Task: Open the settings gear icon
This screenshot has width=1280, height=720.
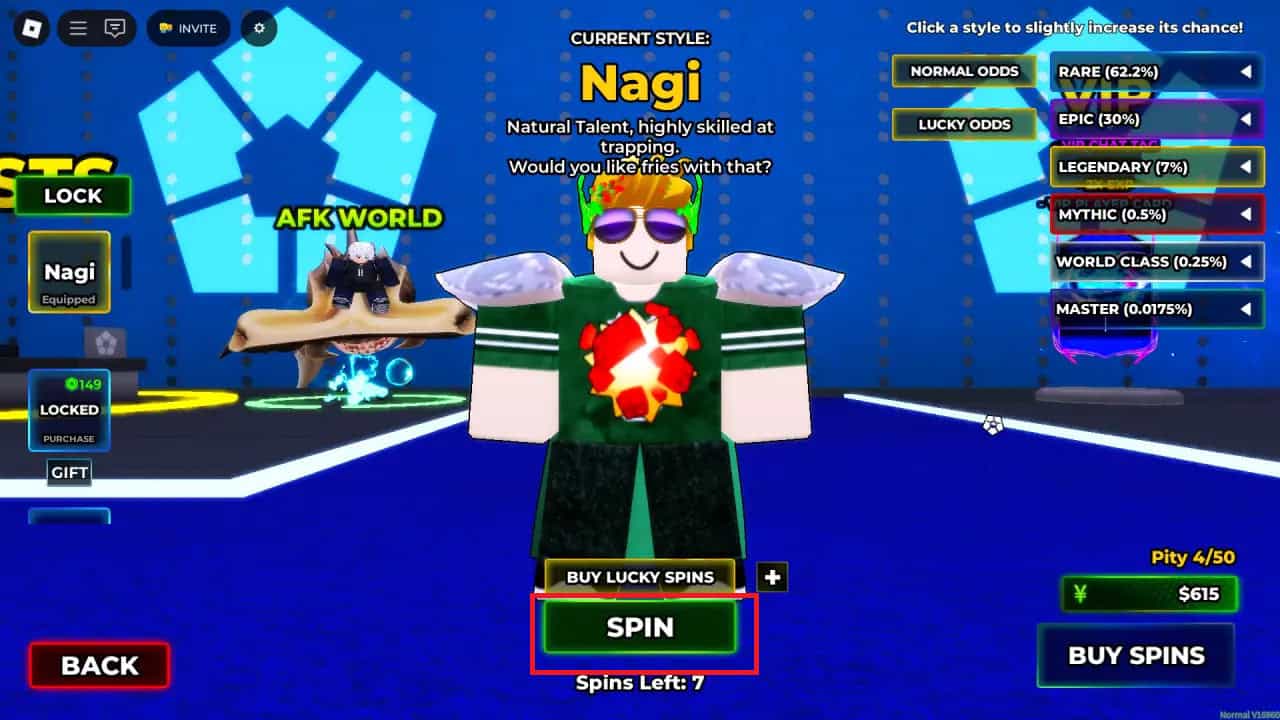Action: click(258, 28)
